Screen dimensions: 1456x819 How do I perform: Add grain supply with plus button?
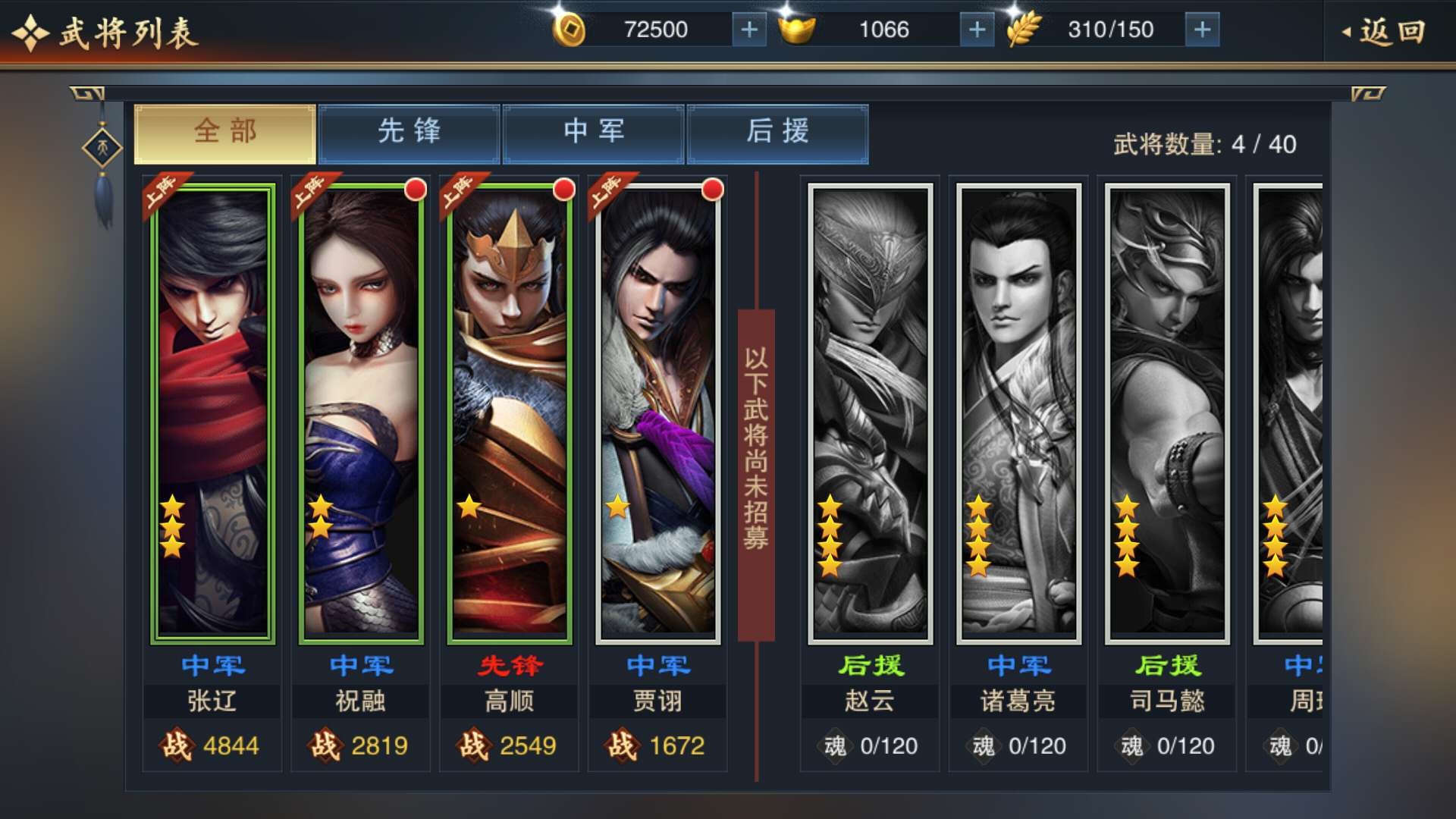(x=1202, y=30)
